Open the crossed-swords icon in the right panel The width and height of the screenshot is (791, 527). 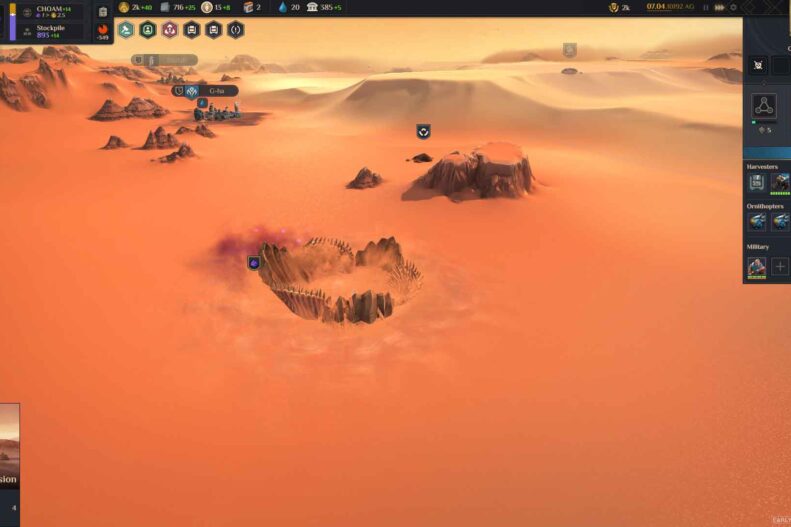pyautogui.click(x=760, y=66)
